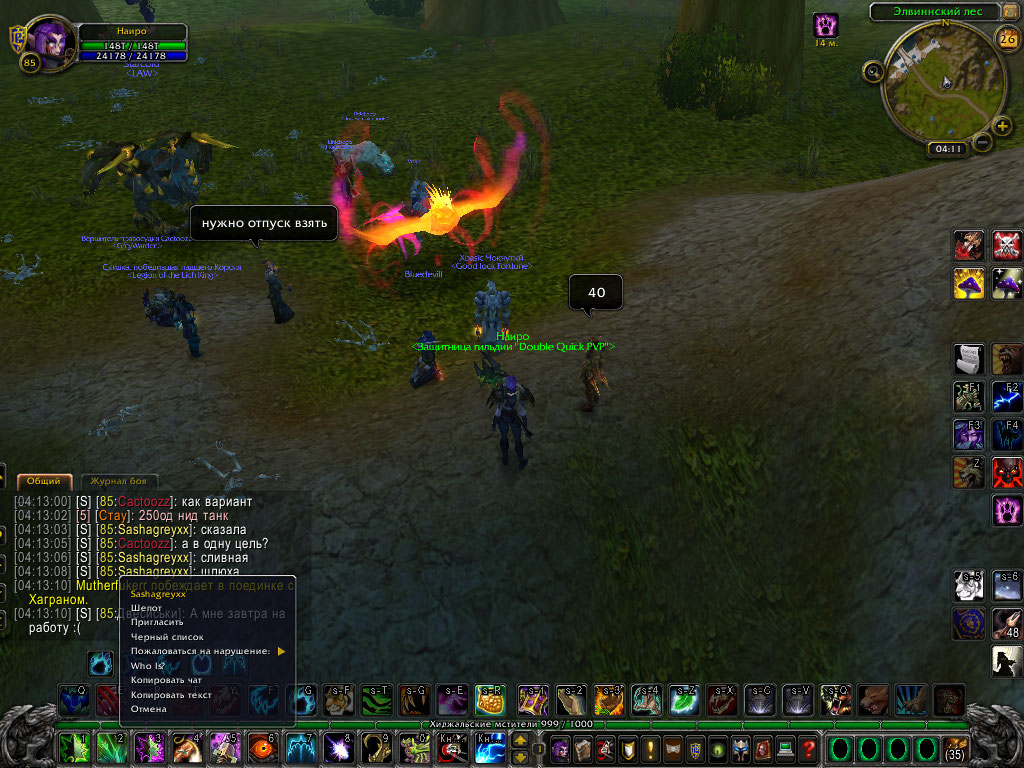The height and width of the screenshot is (768, 1024).
Task: Click the purple paw buff icon
Action: [825, 25]
